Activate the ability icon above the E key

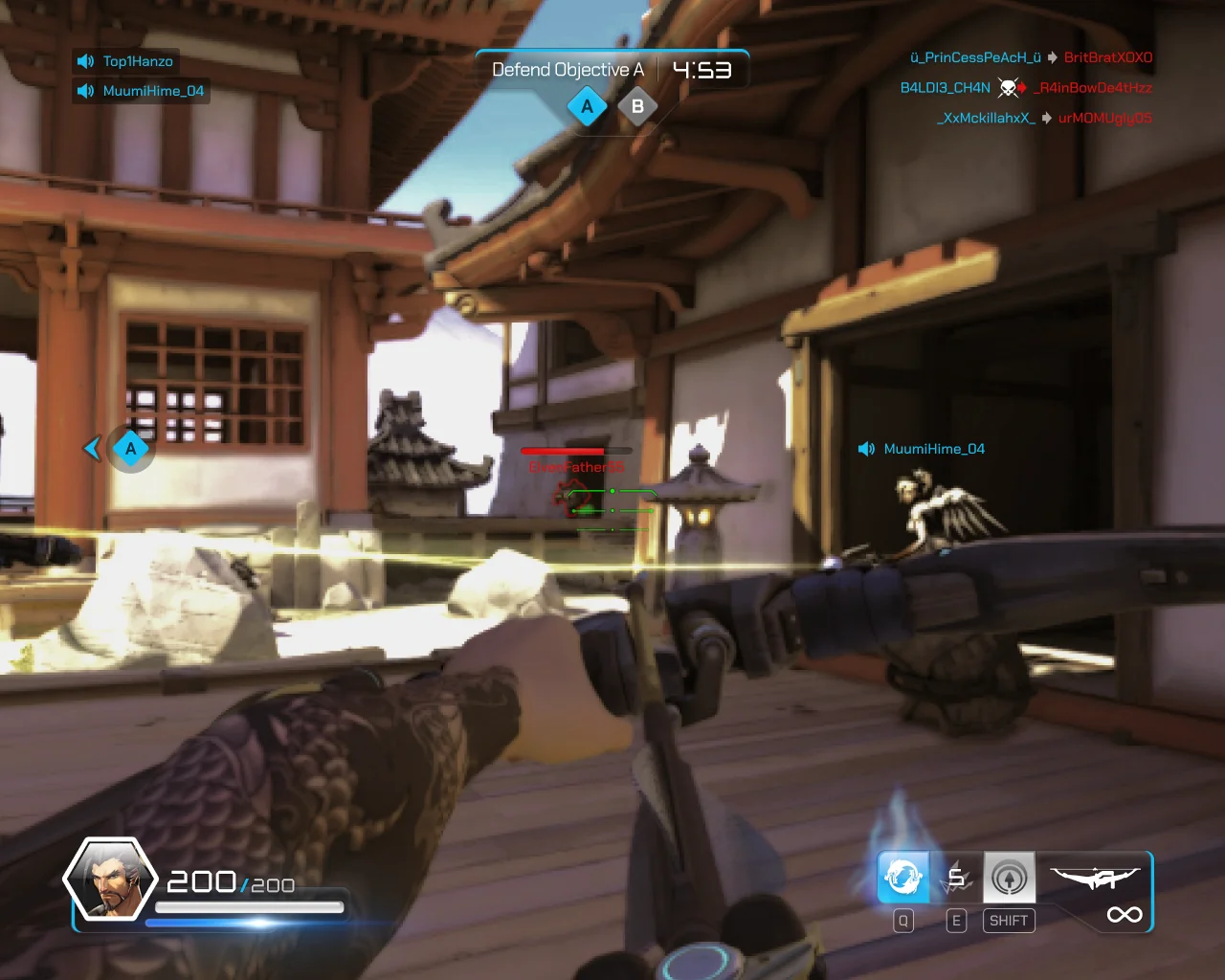tap(956, 877)
